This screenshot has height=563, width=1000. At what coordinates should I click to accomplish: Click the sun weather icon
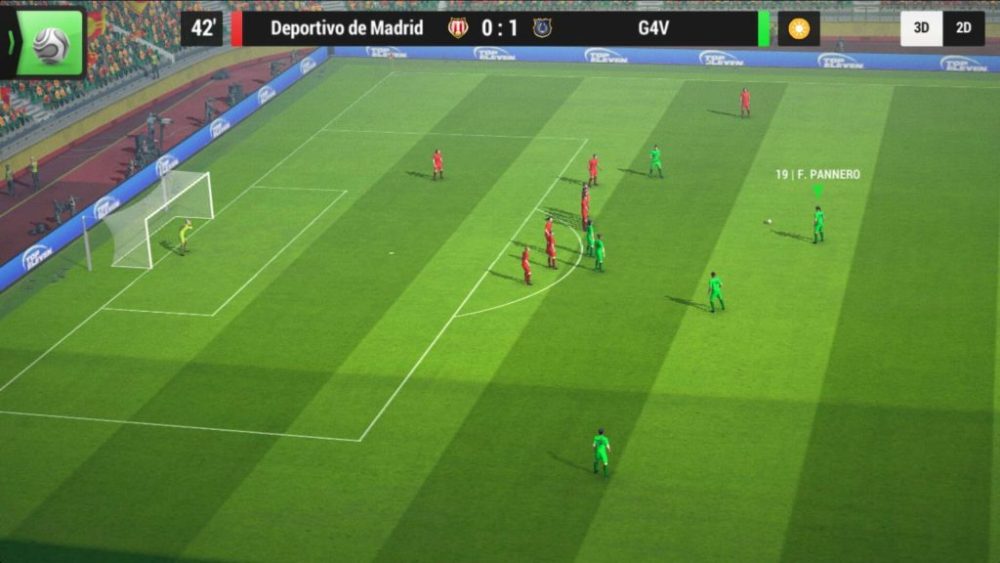coord(798,29)
